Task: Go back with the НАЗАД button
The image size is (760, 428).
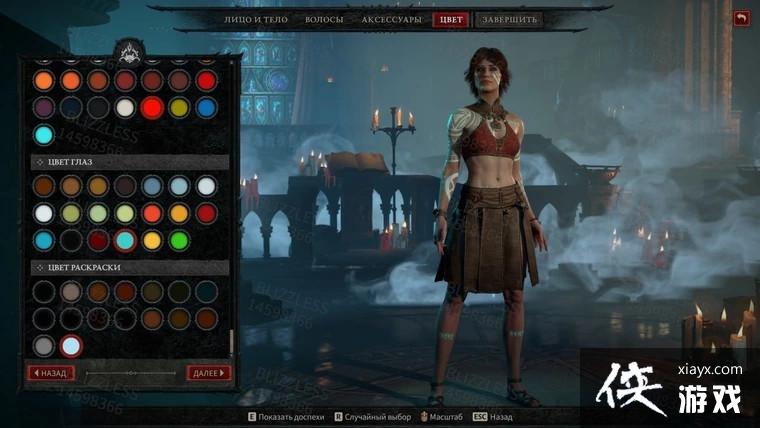Action: [50, 373]
